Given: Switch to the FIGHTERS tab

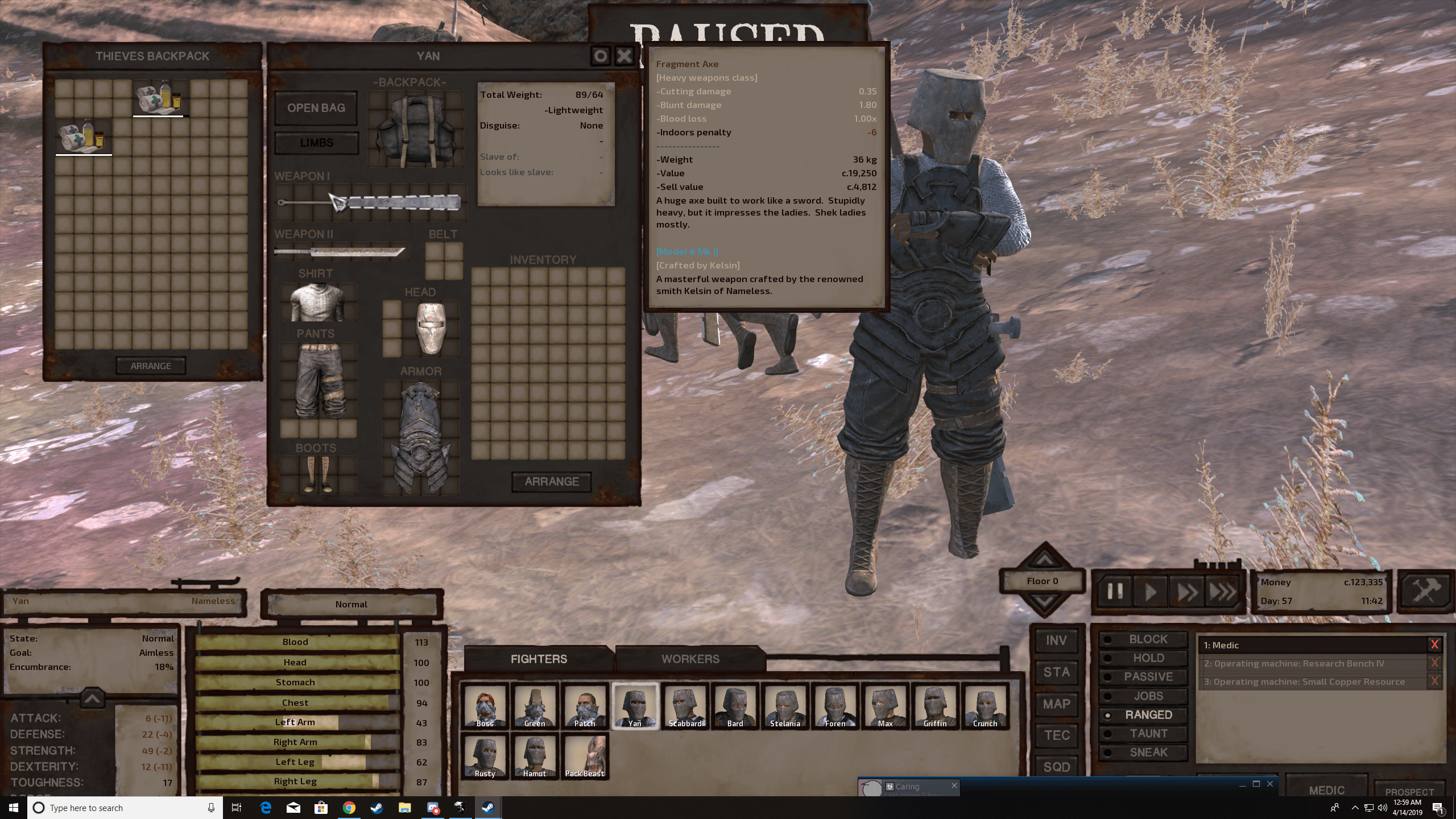Looking at the screenshot, I should tap(540, 659).
